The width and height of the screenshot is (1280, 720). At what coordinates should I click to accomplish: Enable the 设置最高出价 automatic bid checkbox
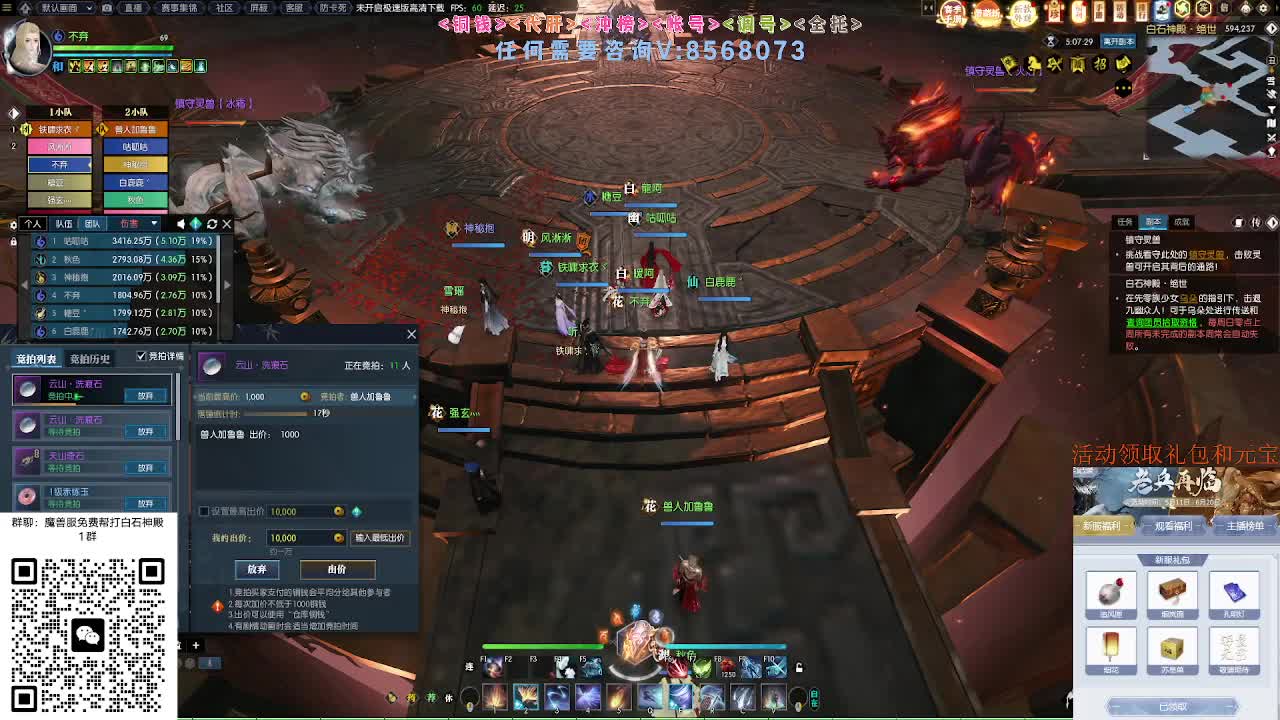(204, 509)
